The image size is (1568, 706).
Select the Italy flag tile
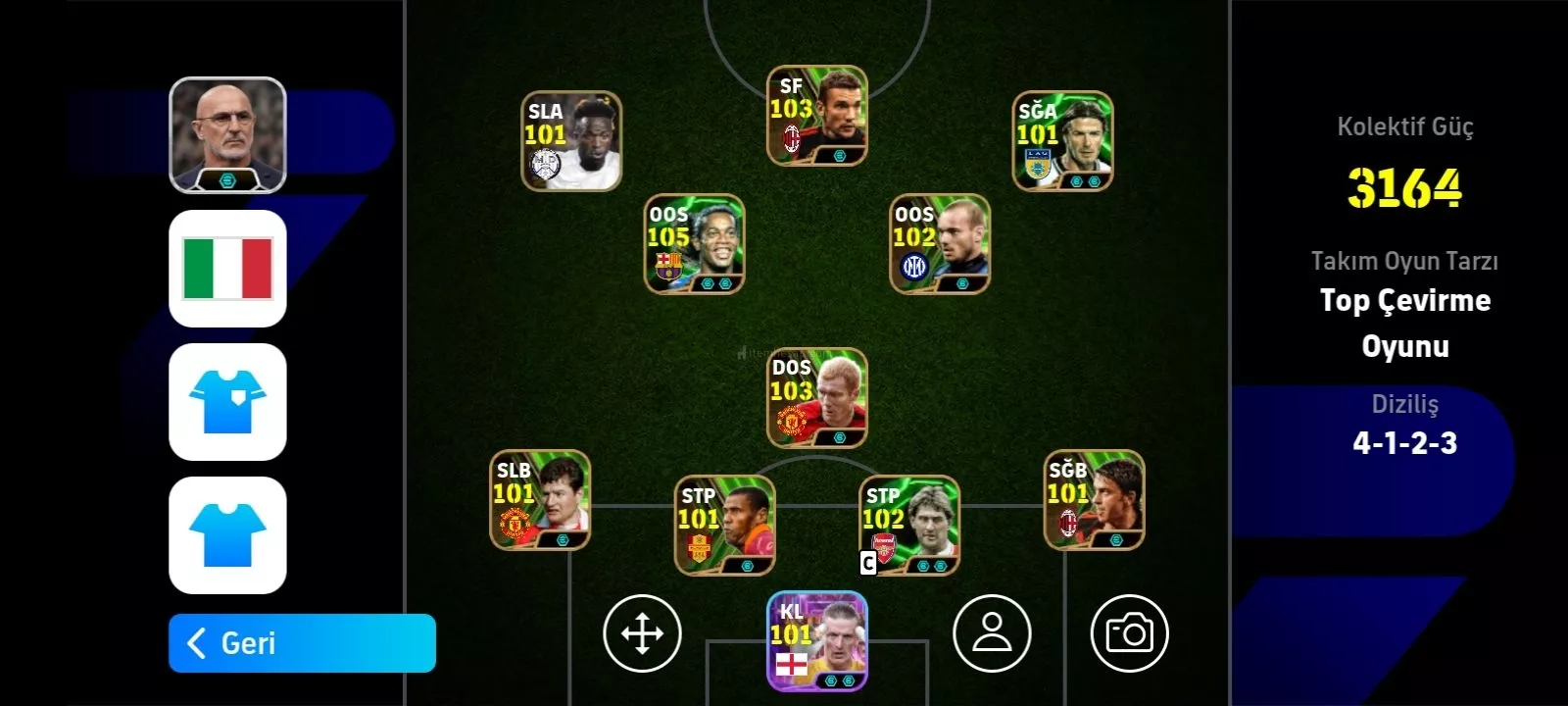point(228,269)
